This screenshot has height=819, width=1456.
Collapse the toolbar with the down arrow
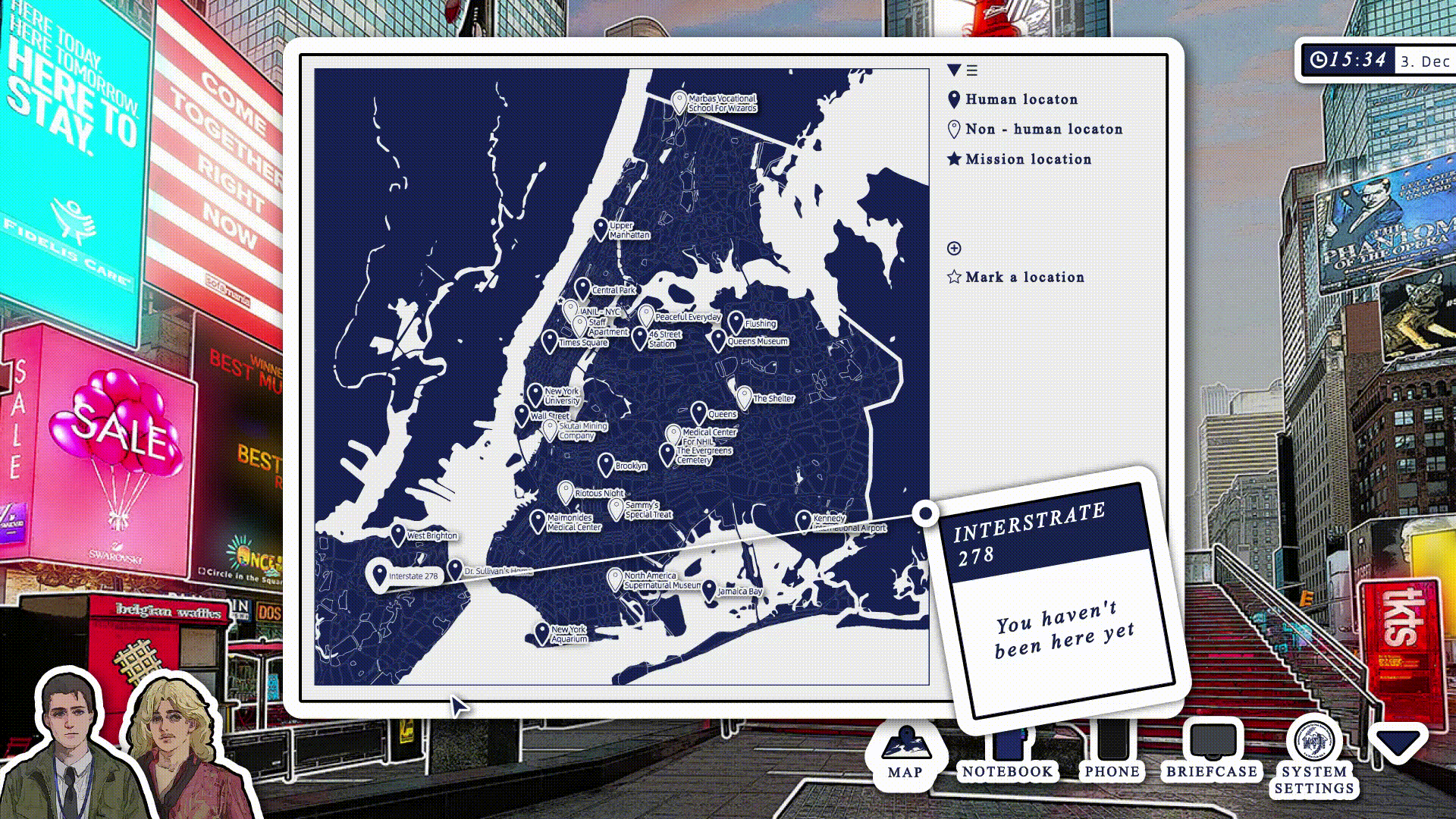[1398, 744]
